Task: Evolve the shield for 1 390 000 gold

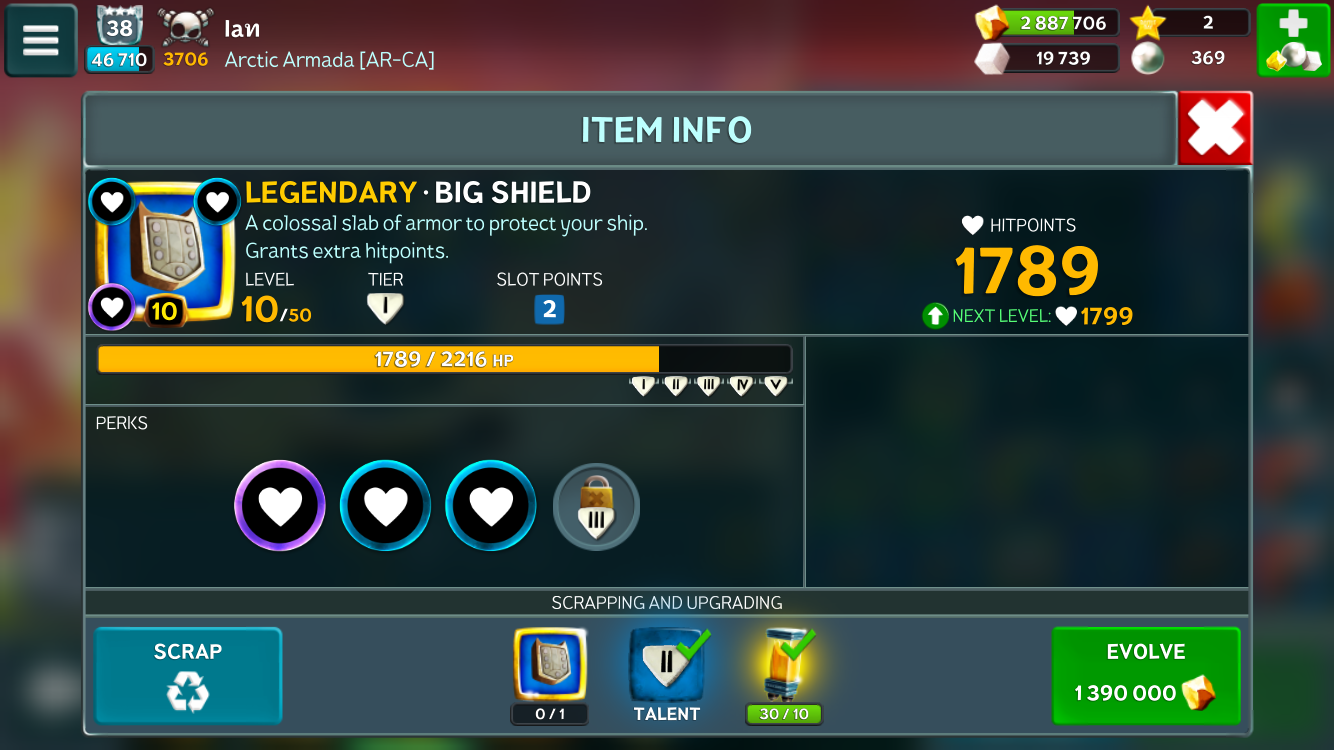Action: pos(1146,675)
